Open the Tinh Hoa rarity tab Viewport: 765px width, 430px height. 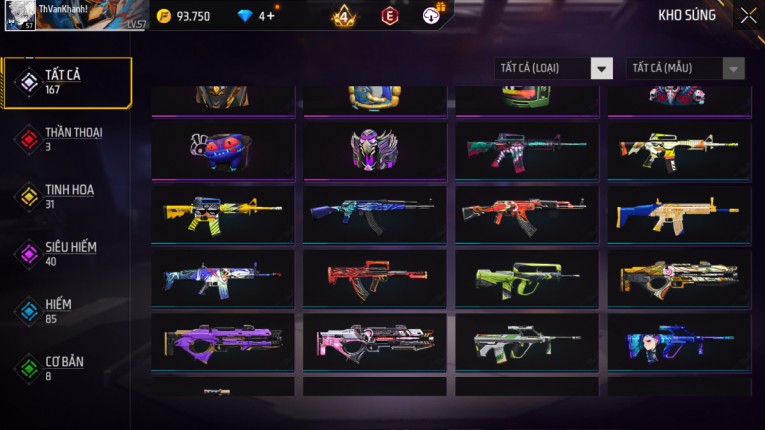pos(67,196)
